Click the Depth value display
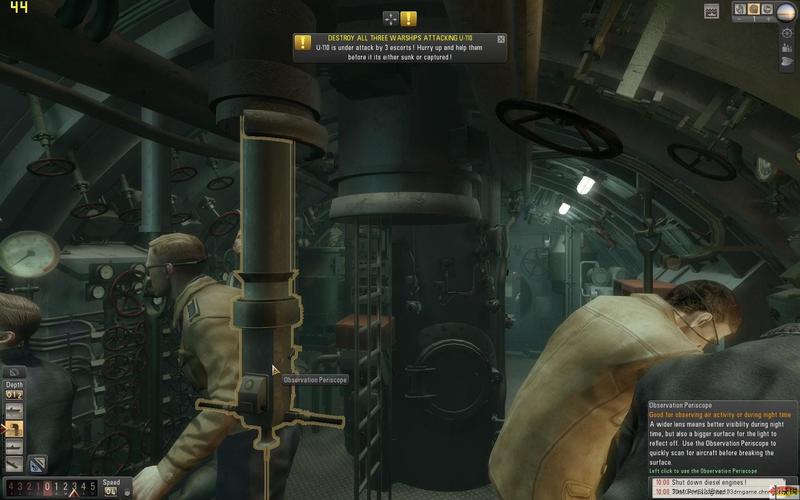800x500 pixels. click(x=14, y=394)
